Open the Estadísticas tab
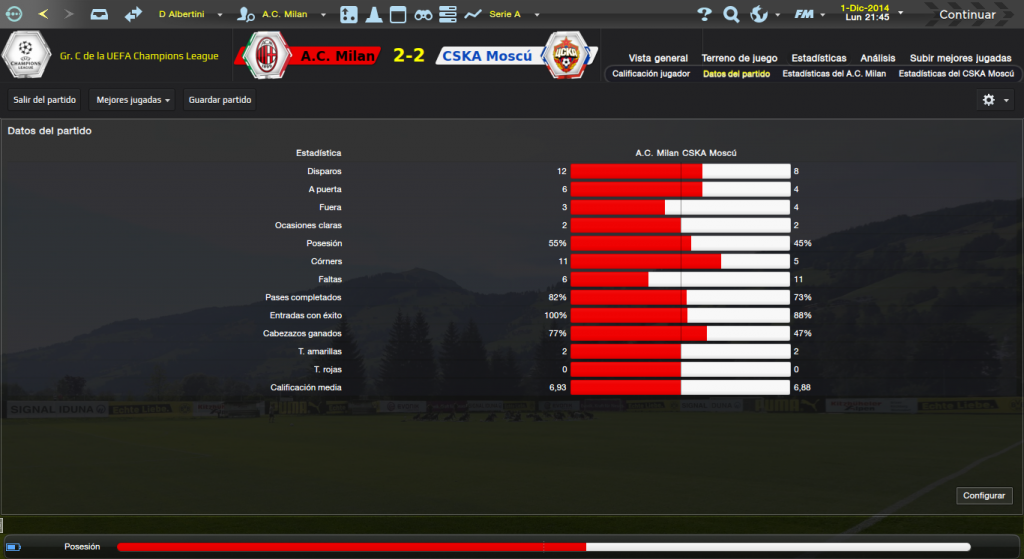 pyautogui.click(x=818, y=58)
